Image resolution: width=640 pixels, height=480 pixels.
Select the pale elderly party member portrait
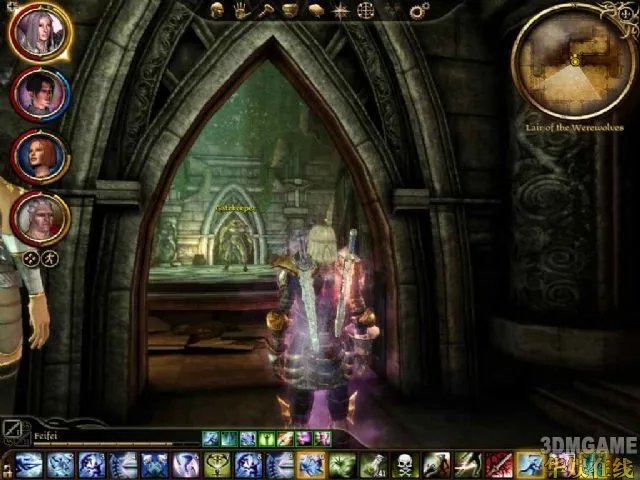point(40,217)
